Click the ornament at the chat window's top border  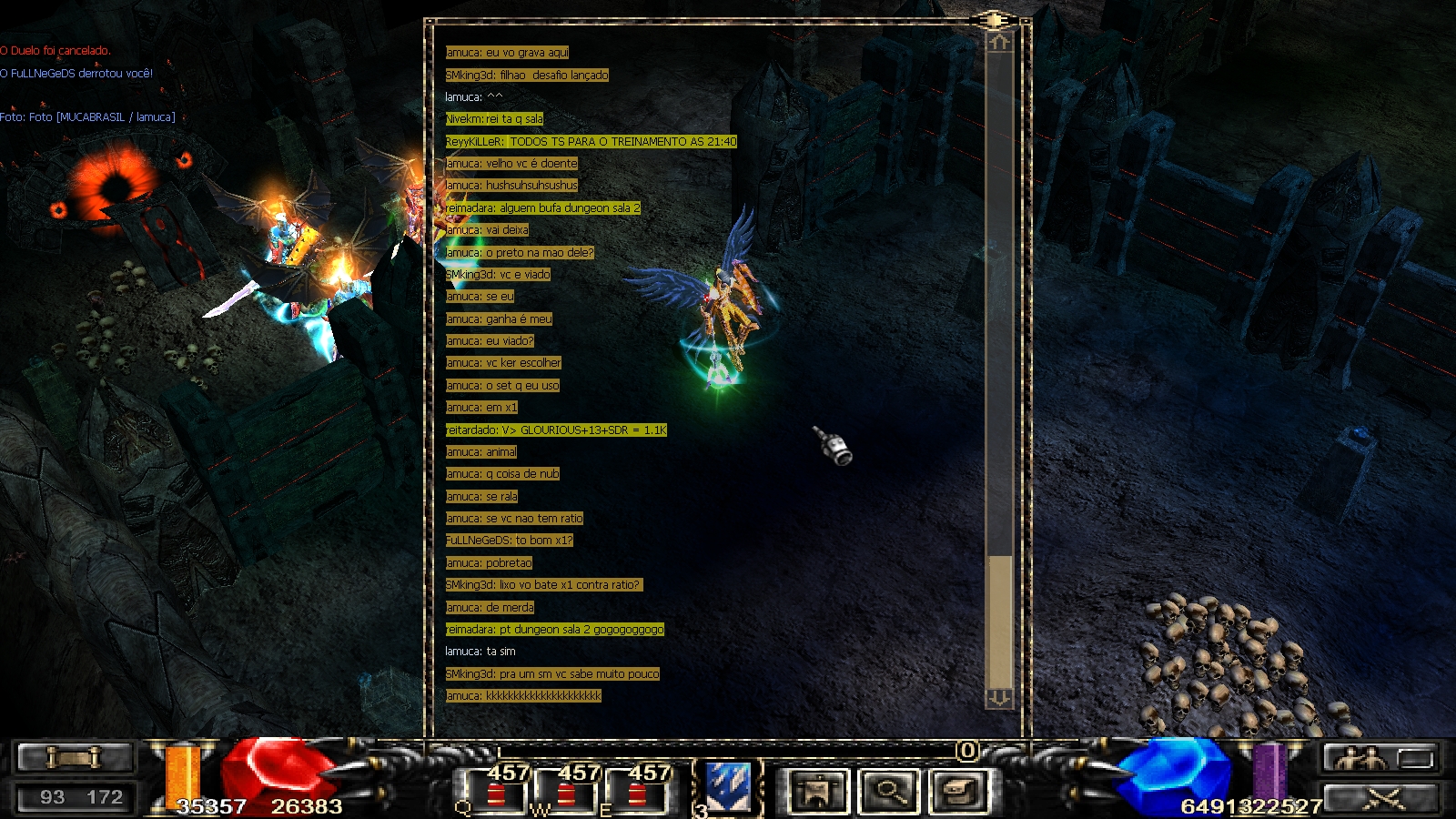993,20
